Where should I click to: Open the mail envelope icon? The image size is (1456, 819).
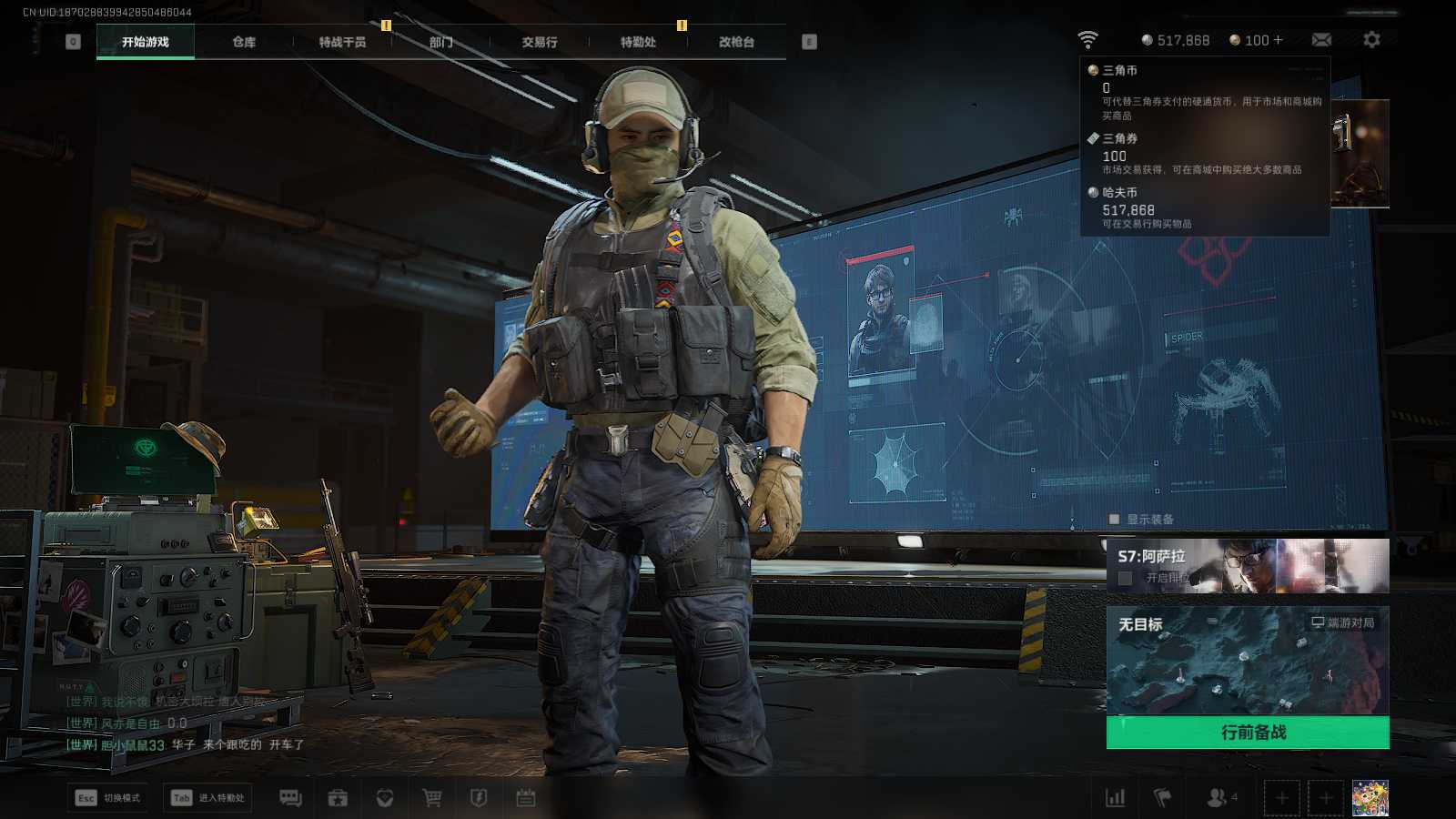[1321, 40]
